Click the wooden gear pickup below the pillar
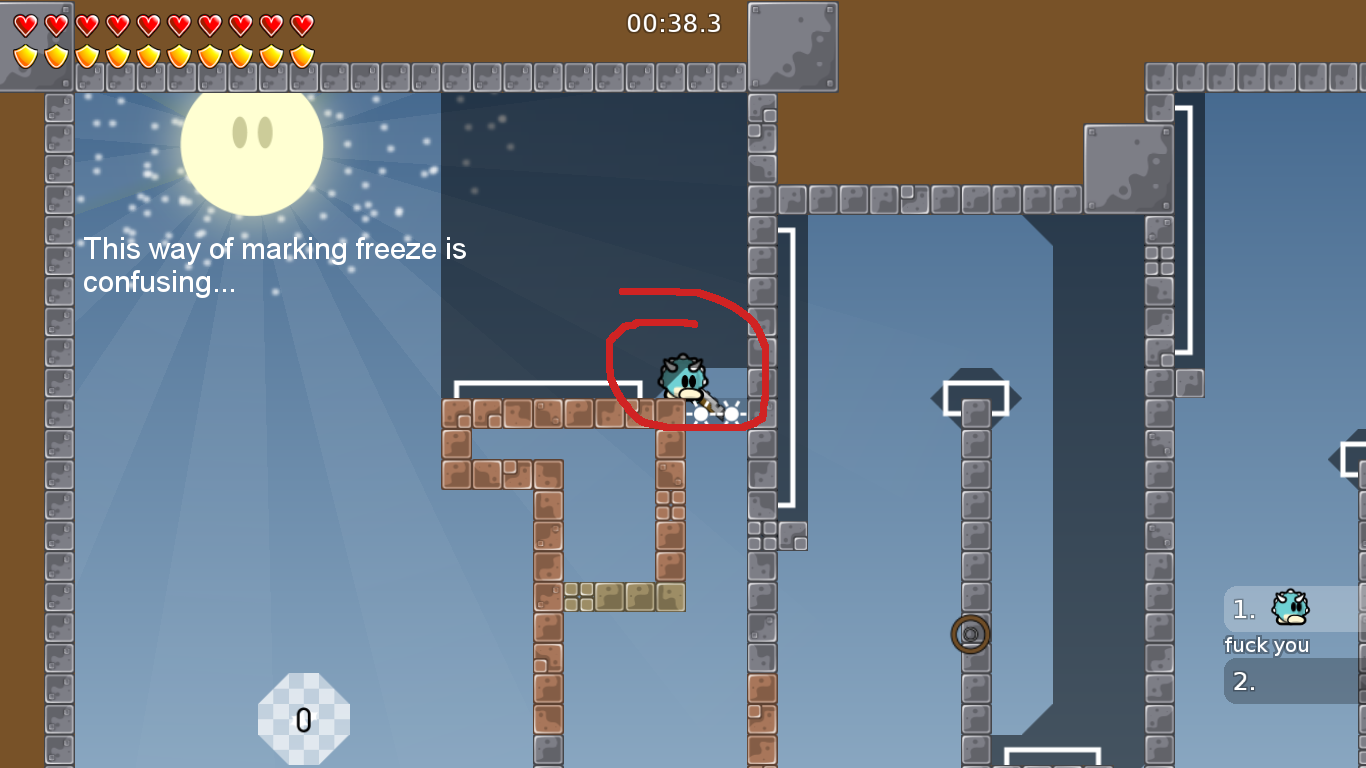 [968, 631]
